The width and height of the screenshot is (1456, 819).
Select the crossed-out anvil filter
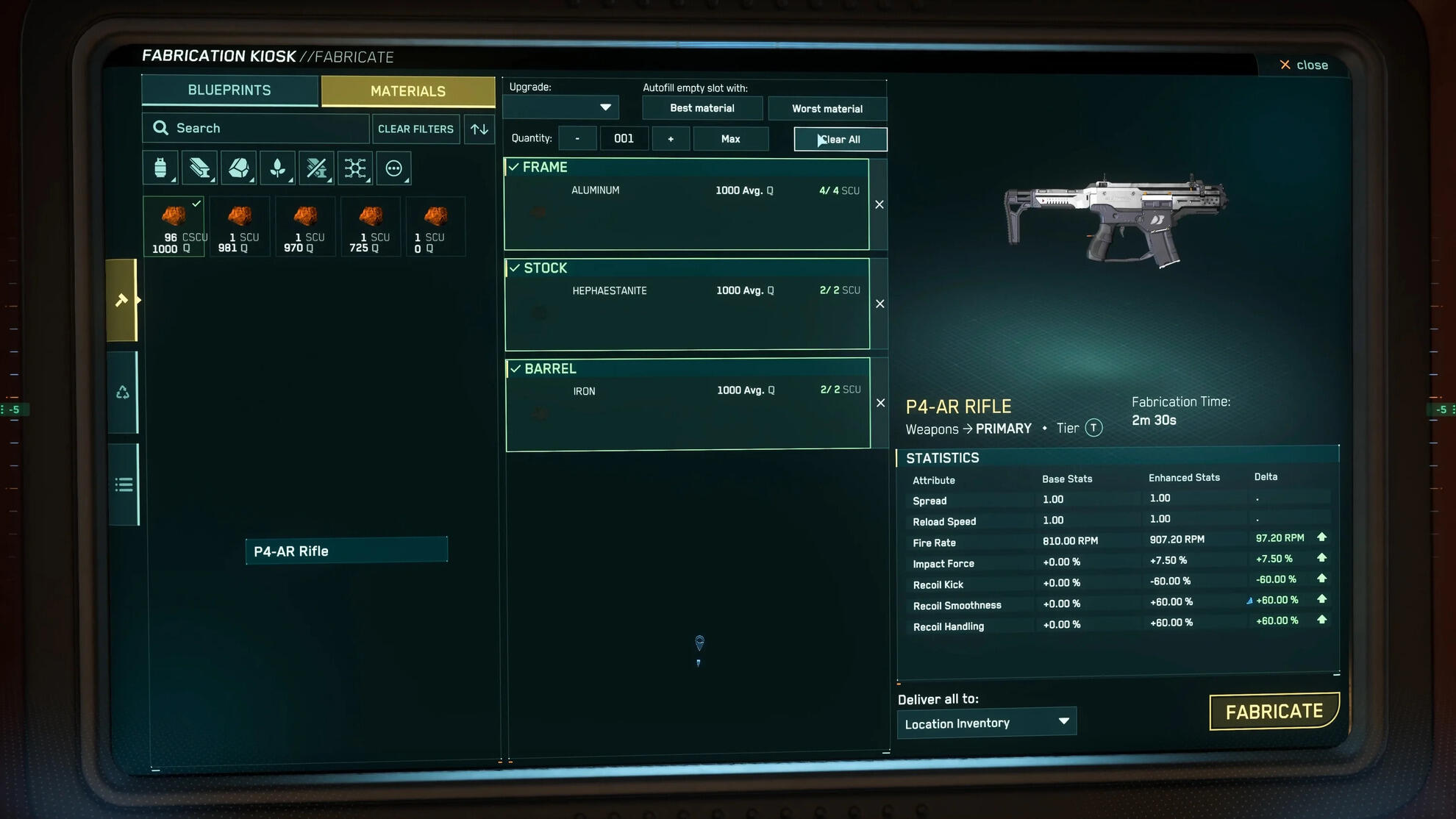tap(316, 168)
